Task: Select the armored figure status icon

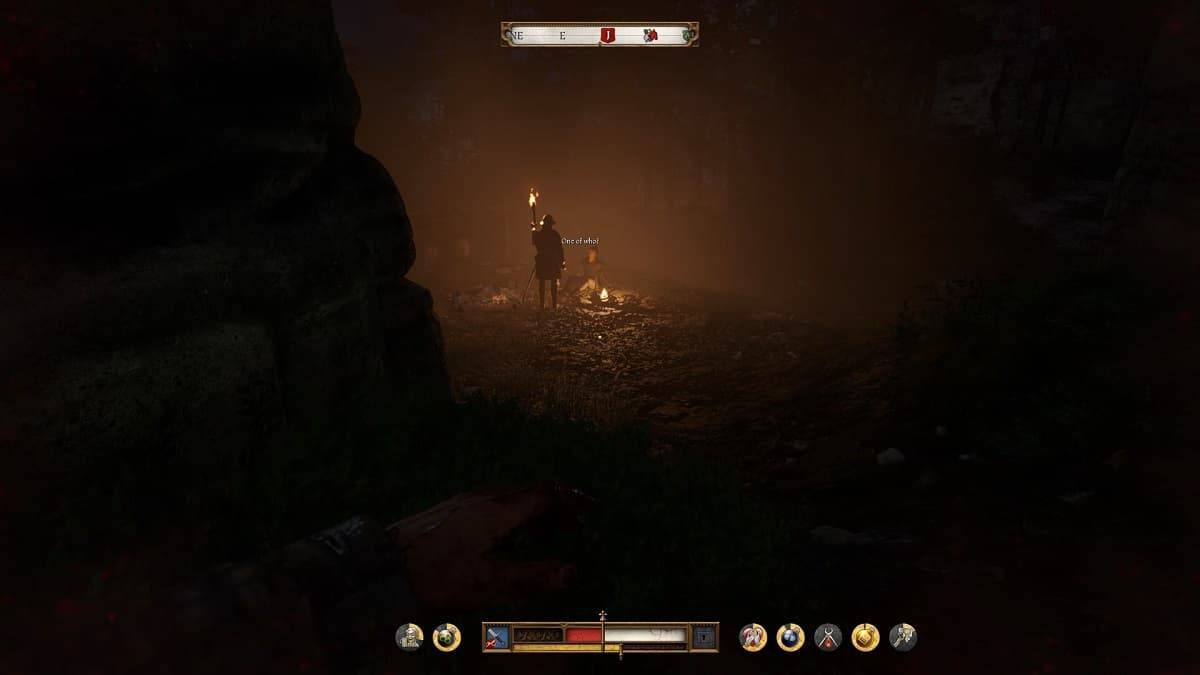Action: click(409, 637)
